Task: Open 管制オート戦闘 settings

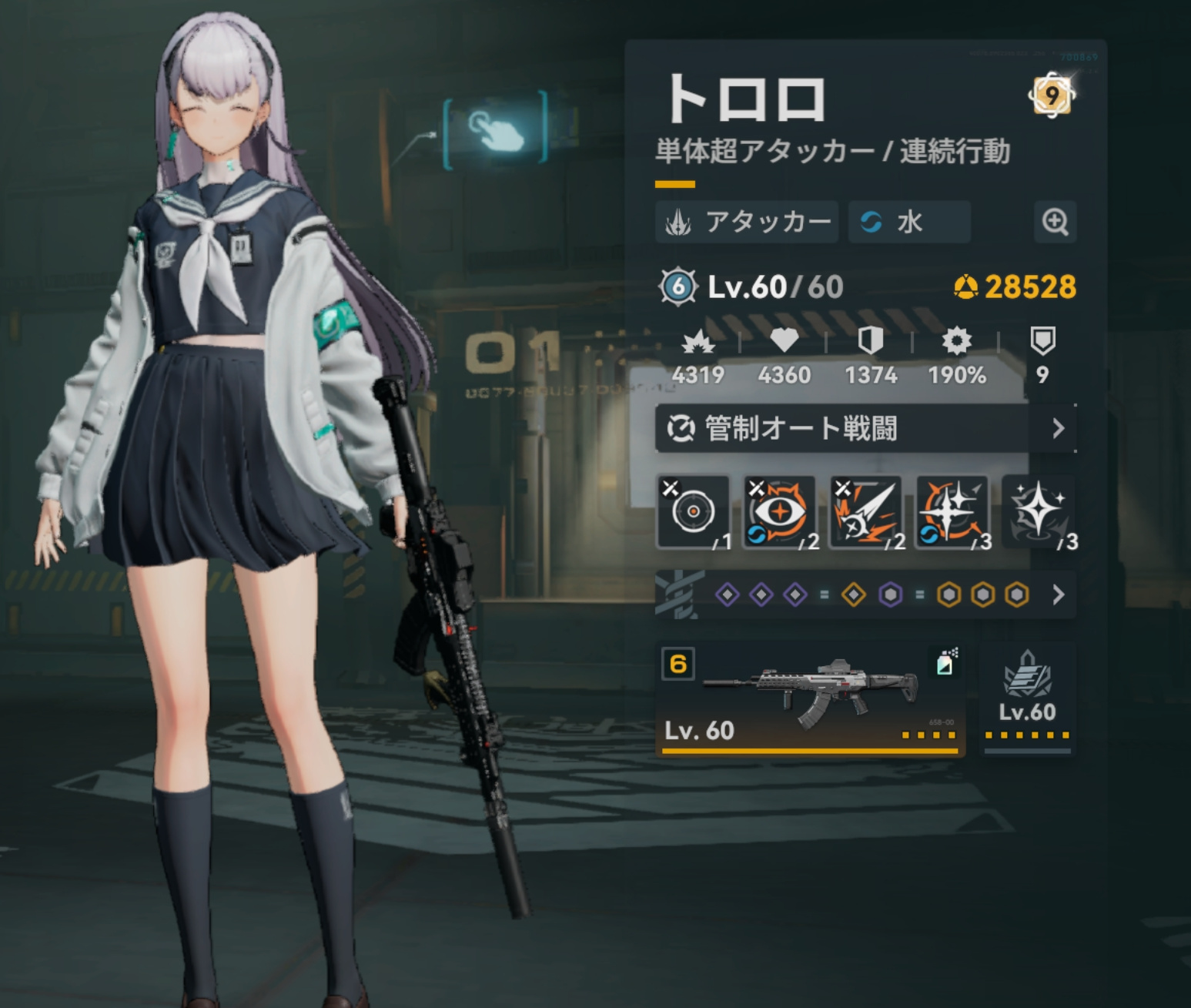Action: coord(865,428)
